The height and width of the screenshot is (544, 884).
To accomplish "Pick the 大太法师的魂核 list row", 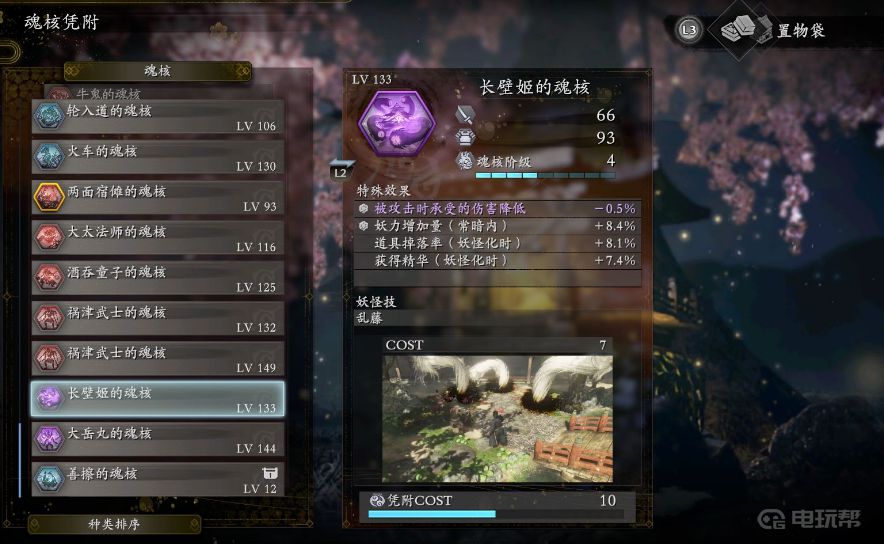I will 157,238.
